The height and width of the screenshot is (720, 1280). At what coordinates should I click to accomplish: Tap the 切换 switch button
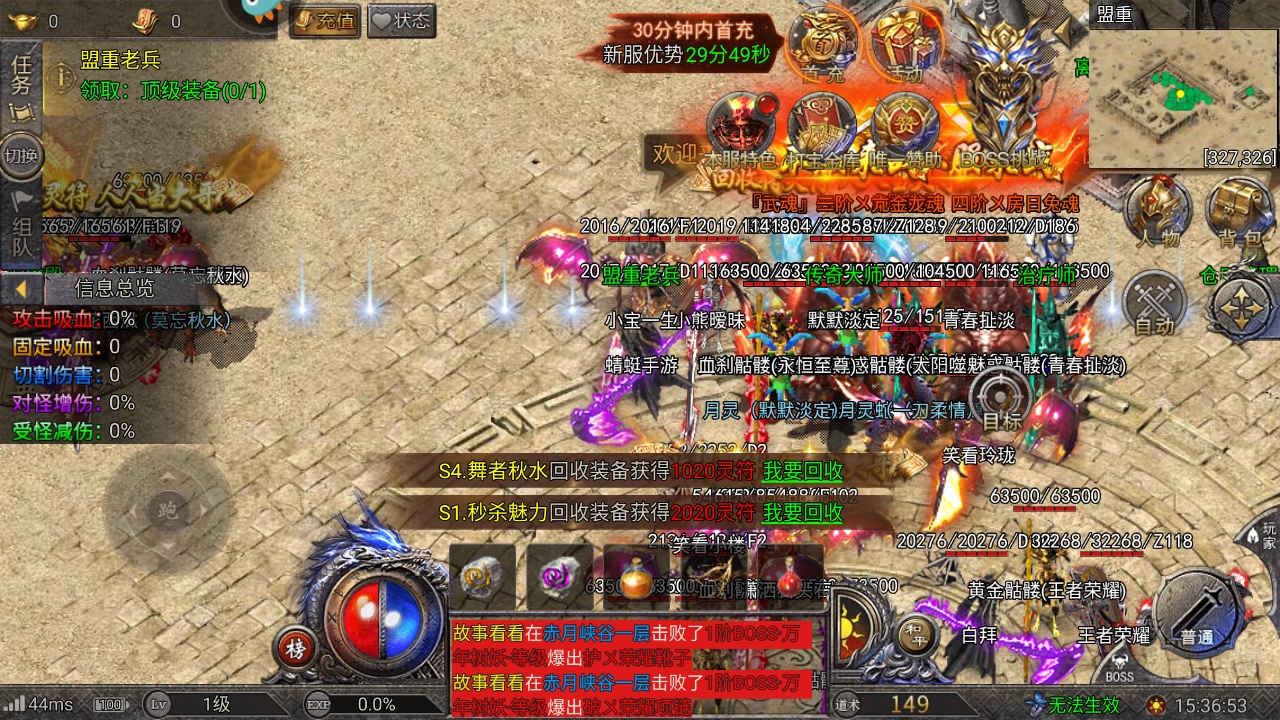tap(21, 156)
